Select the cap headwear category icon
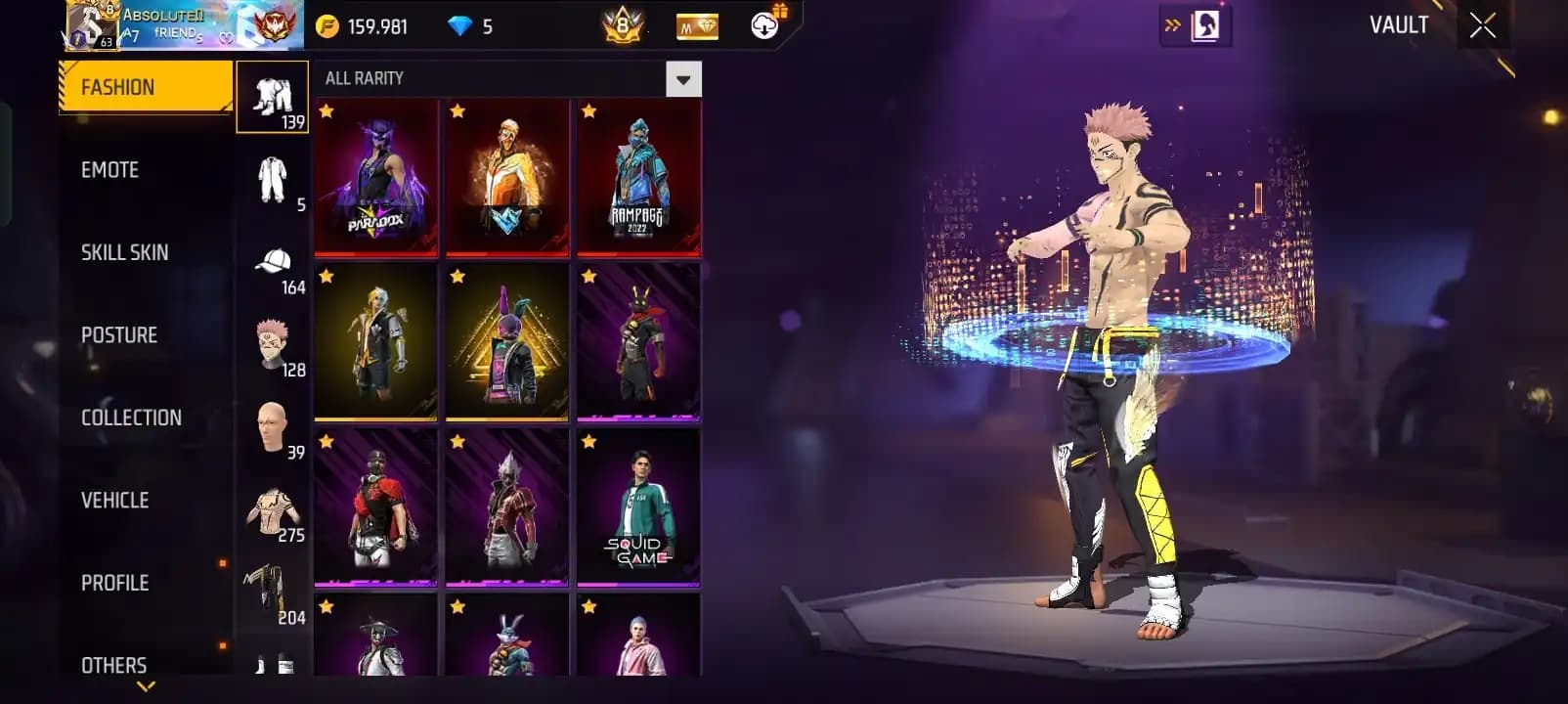 273,262
